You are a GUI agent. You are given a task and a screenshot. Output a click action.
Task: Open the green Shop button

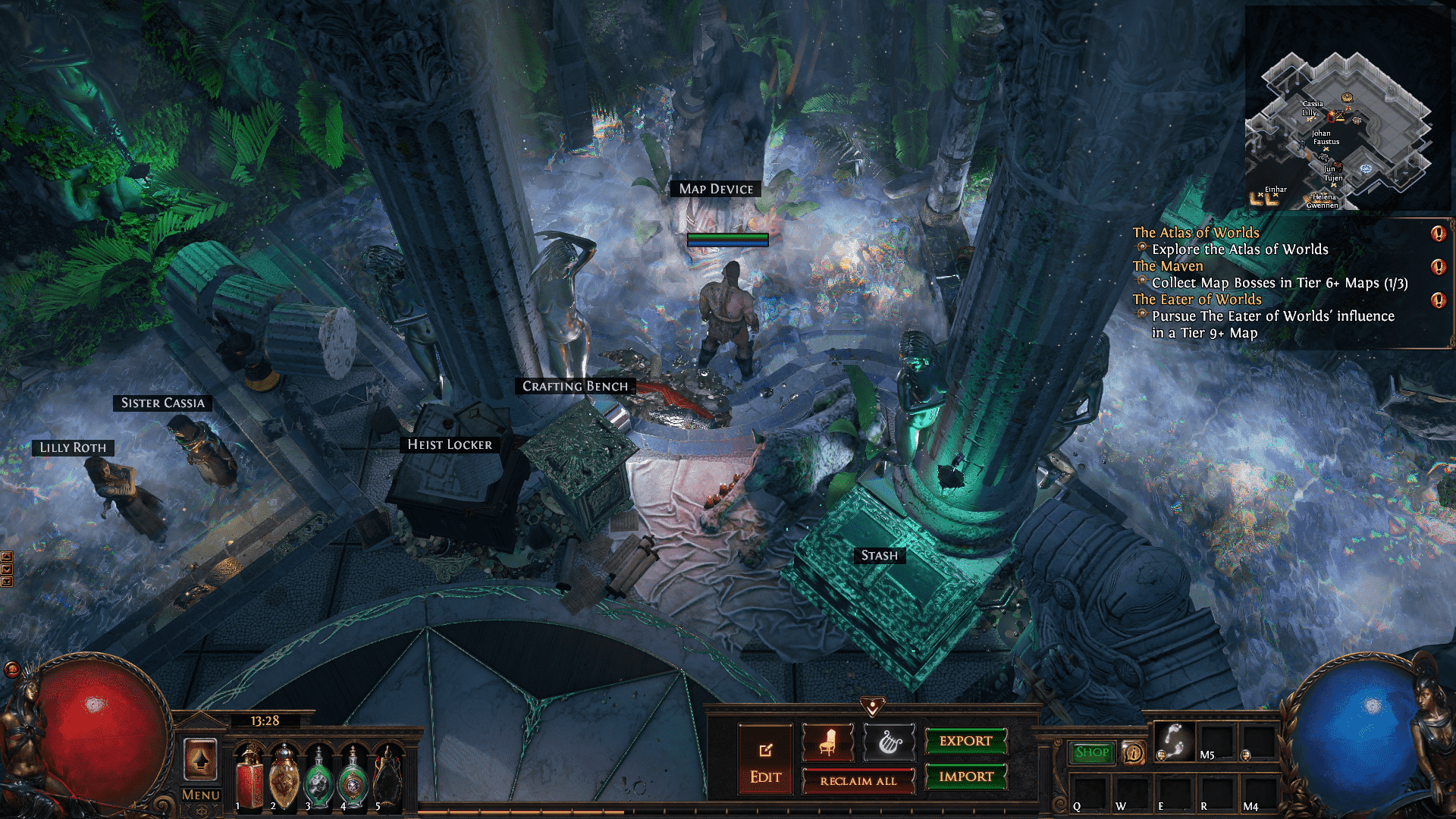[x=1092, y=752]
